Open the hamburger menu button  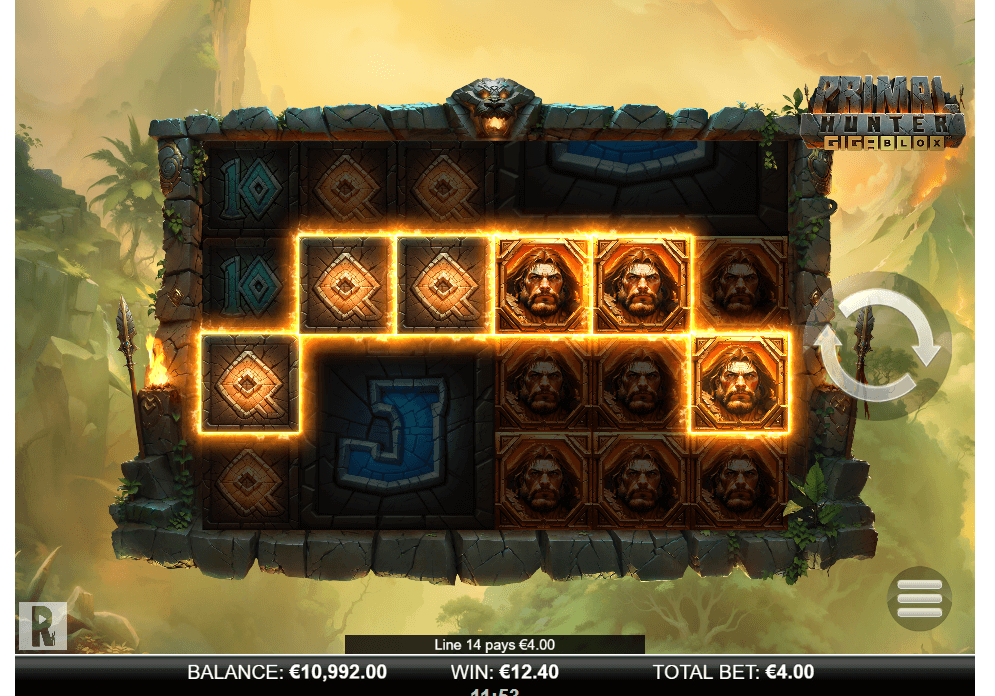pos(919,598)
